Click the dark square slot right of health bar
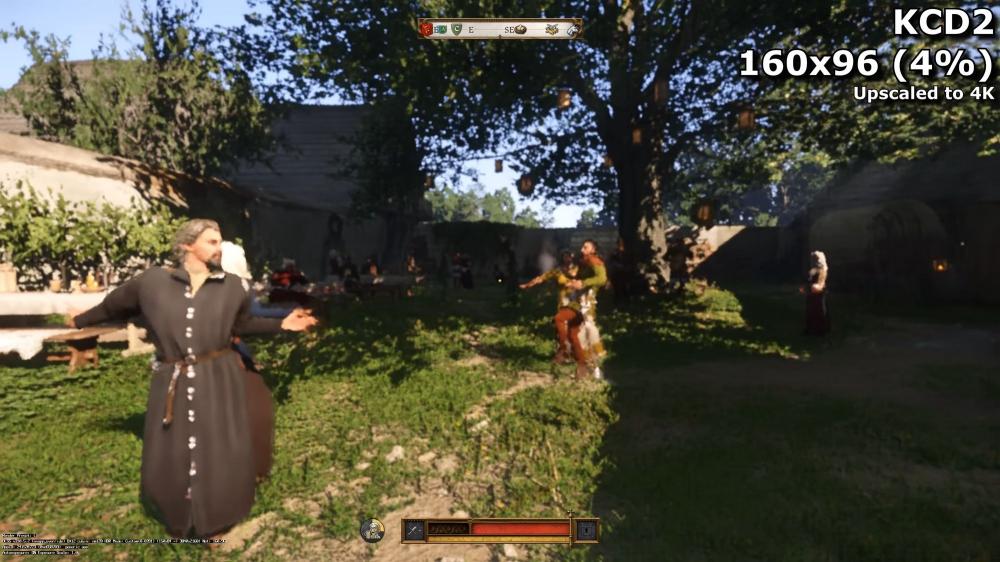The image size is (1000, 562). [x=586, y=530]
